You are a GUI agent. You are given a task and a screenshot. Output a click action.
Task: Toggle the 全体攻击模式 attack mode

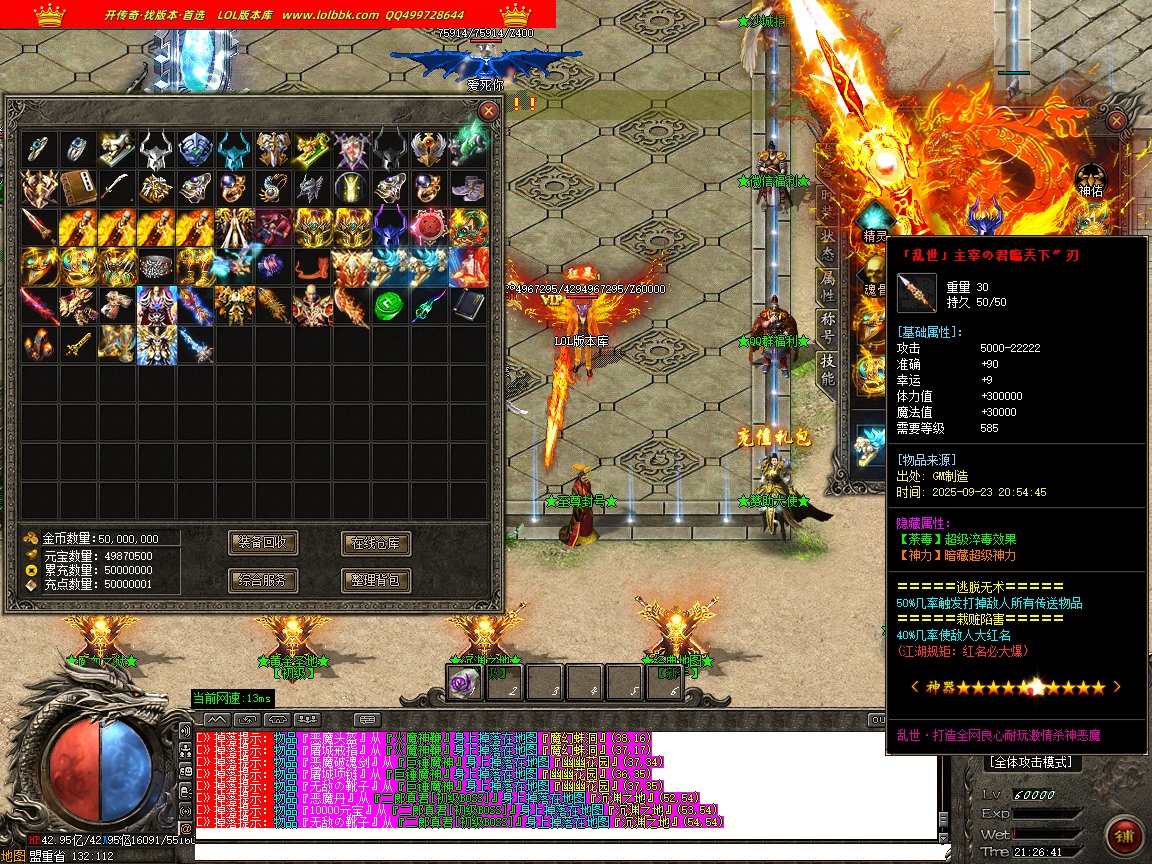(x=1030, y=762)
